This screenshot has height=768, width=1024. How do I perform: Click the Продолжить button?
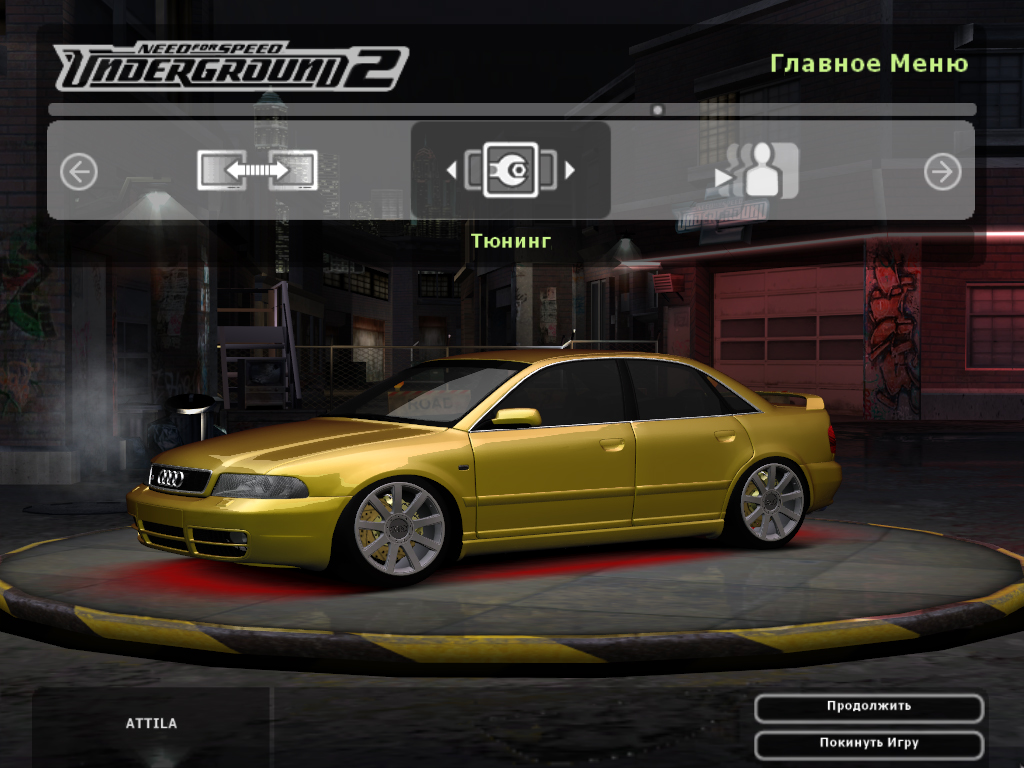[x=868, y=708]
